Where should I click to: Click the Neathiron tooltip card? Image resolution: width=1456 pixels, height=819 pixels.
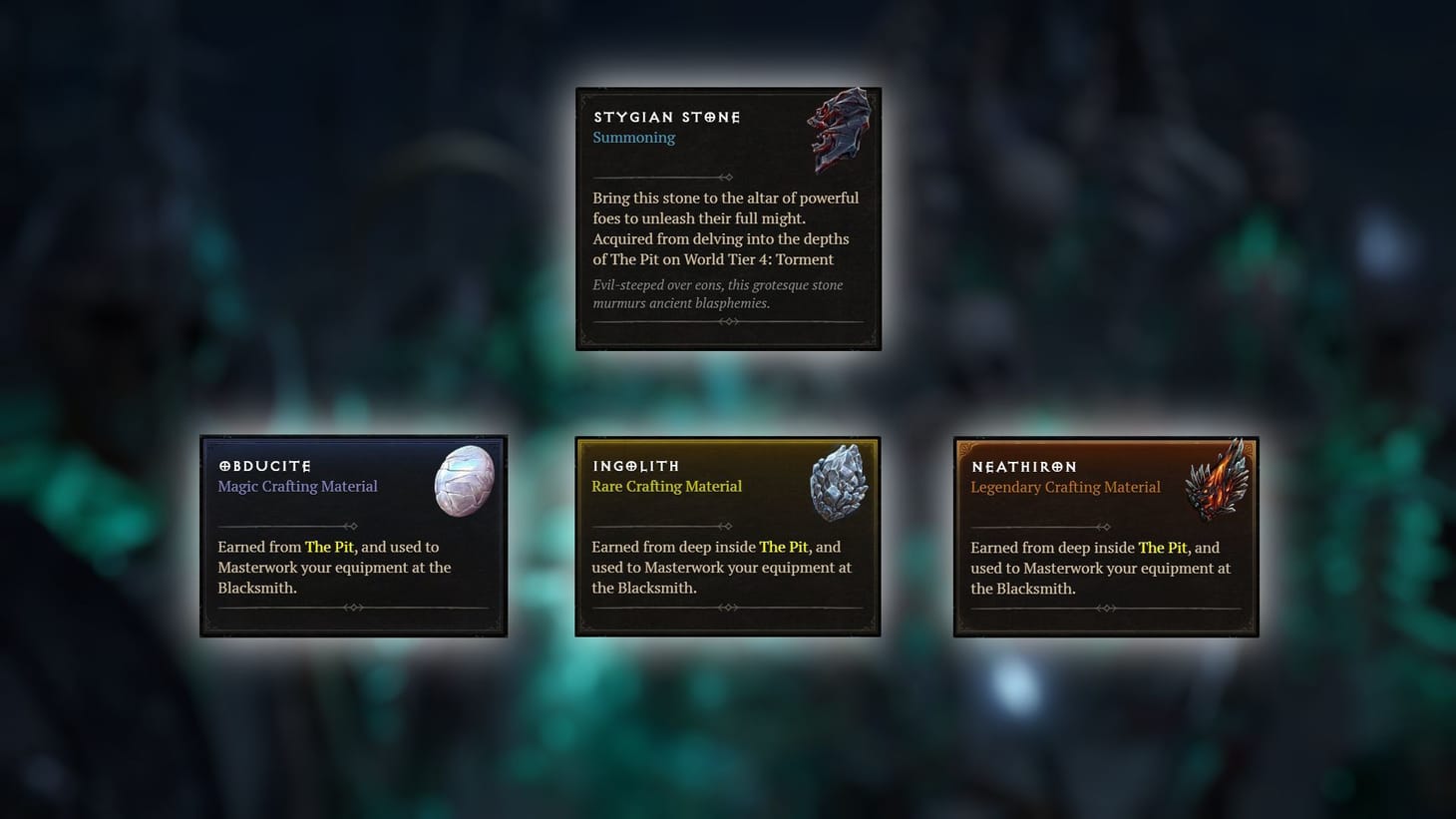click(x=1105, y=536)
